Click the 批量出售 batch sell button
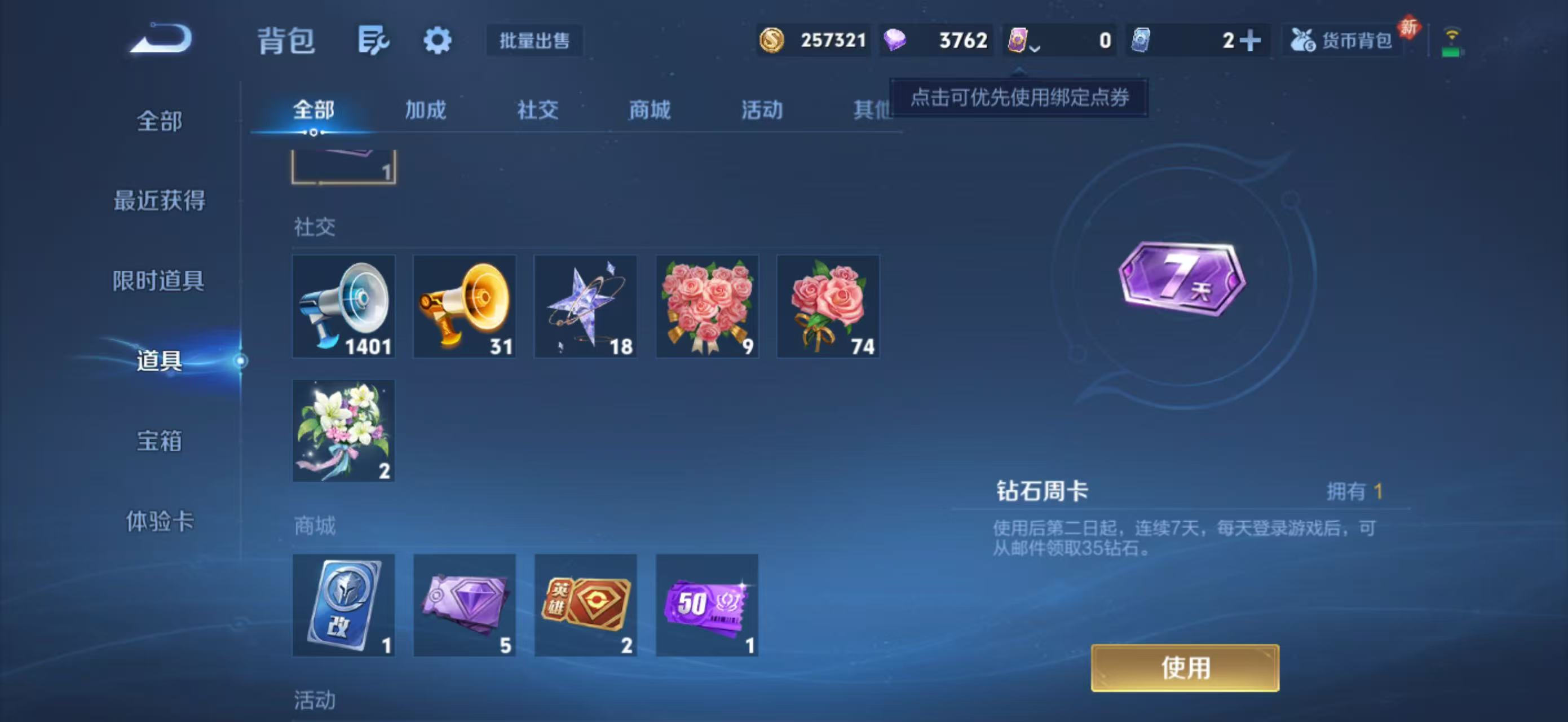1568x722 pixels. [x=535, y=40]
